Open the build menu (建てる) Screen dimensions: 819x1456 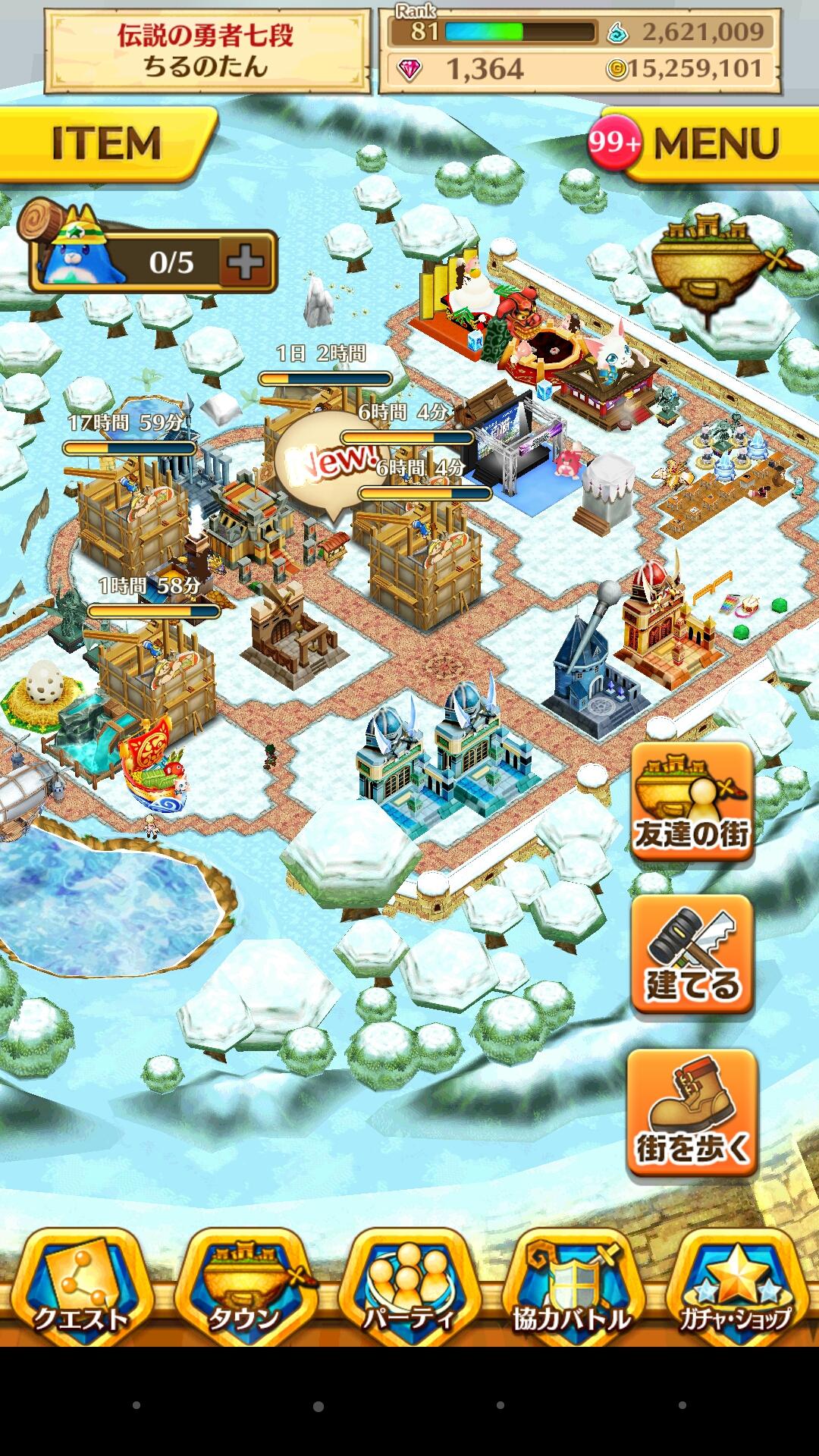692,955
